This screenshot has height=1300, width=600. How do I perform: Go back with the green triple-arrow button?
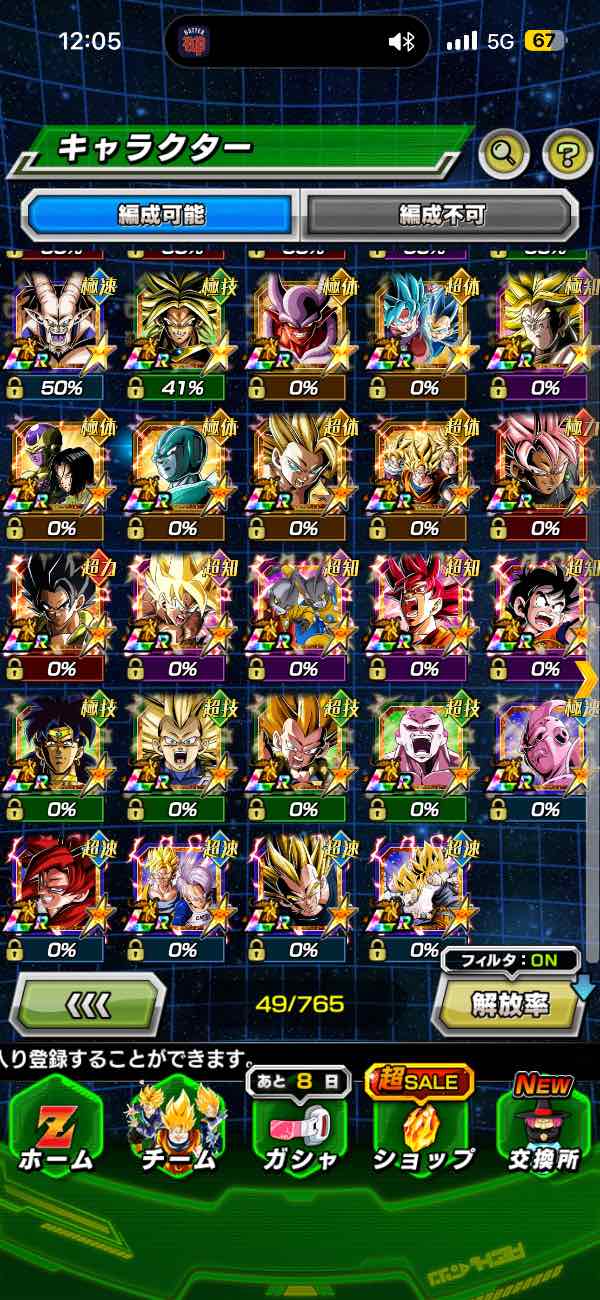tap(88, 1003)
